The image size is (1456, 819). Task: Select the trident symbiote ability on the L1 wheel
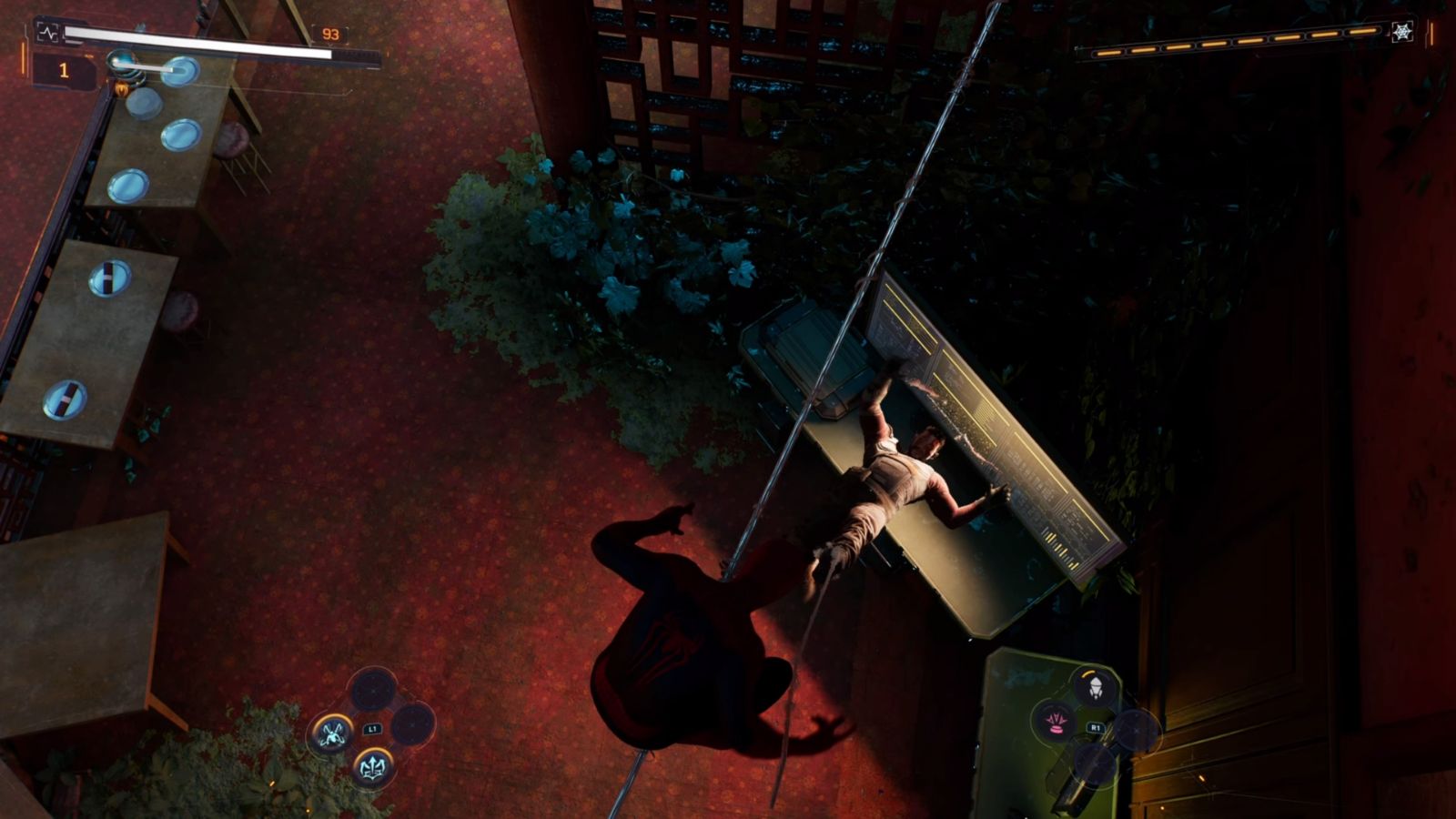point(373,767)
